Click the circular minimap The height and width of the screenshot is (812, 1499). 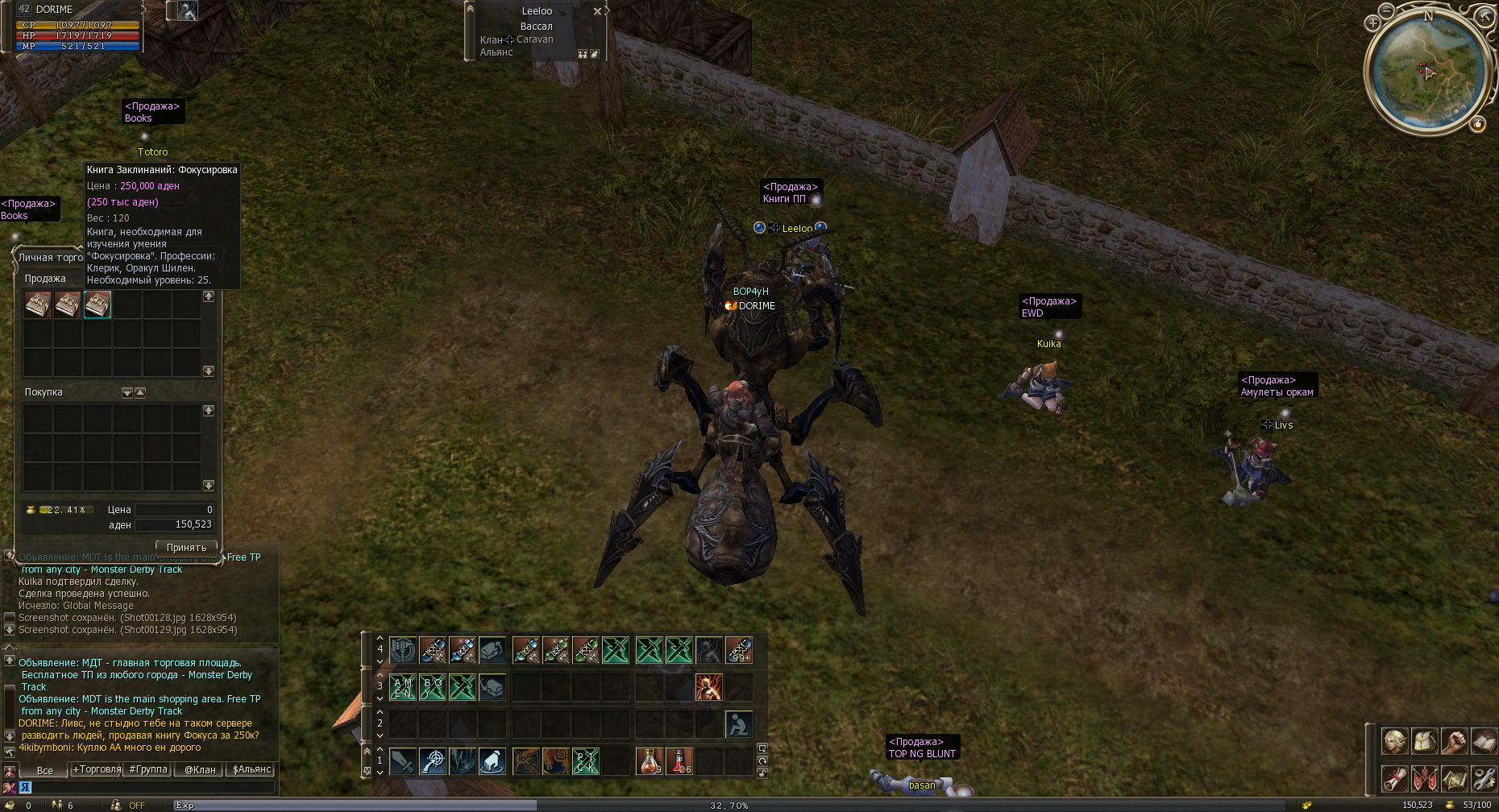(1426, 71)
